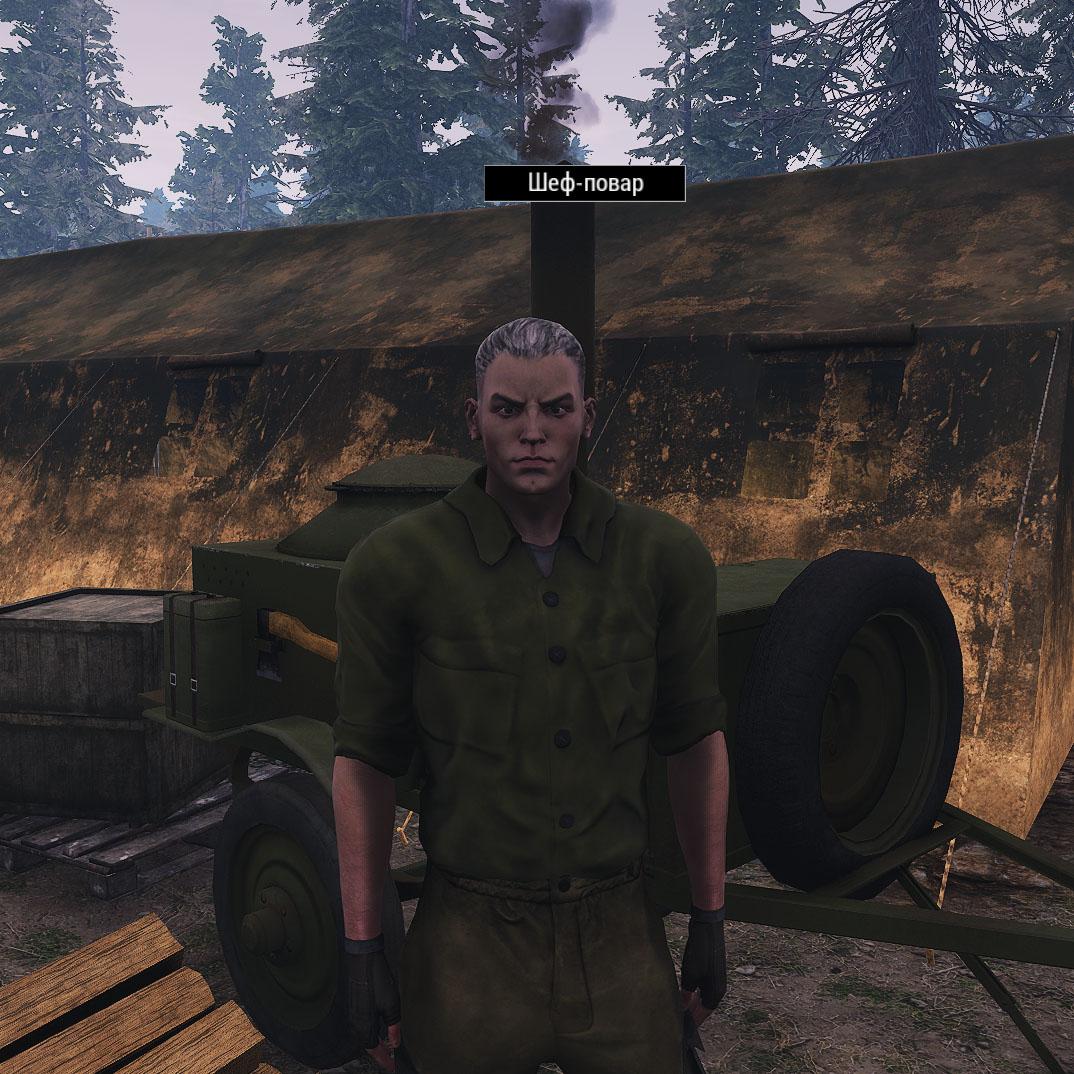The width and height of the screenshot is (1074, 1074).
Task: Click the Шеф-повар nameplate label
Action: point(585,184)
